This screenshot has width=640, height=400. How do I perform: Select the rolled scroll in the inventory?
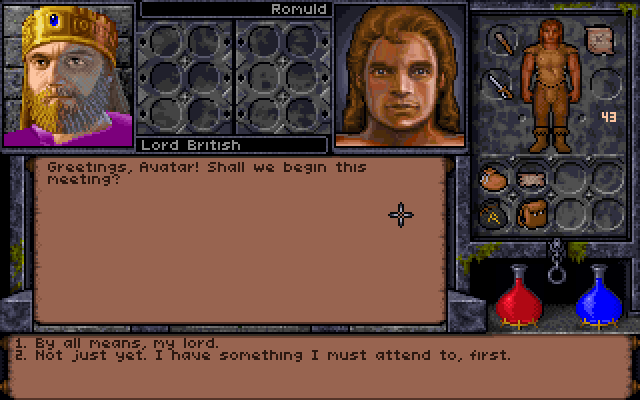point(531,180)
